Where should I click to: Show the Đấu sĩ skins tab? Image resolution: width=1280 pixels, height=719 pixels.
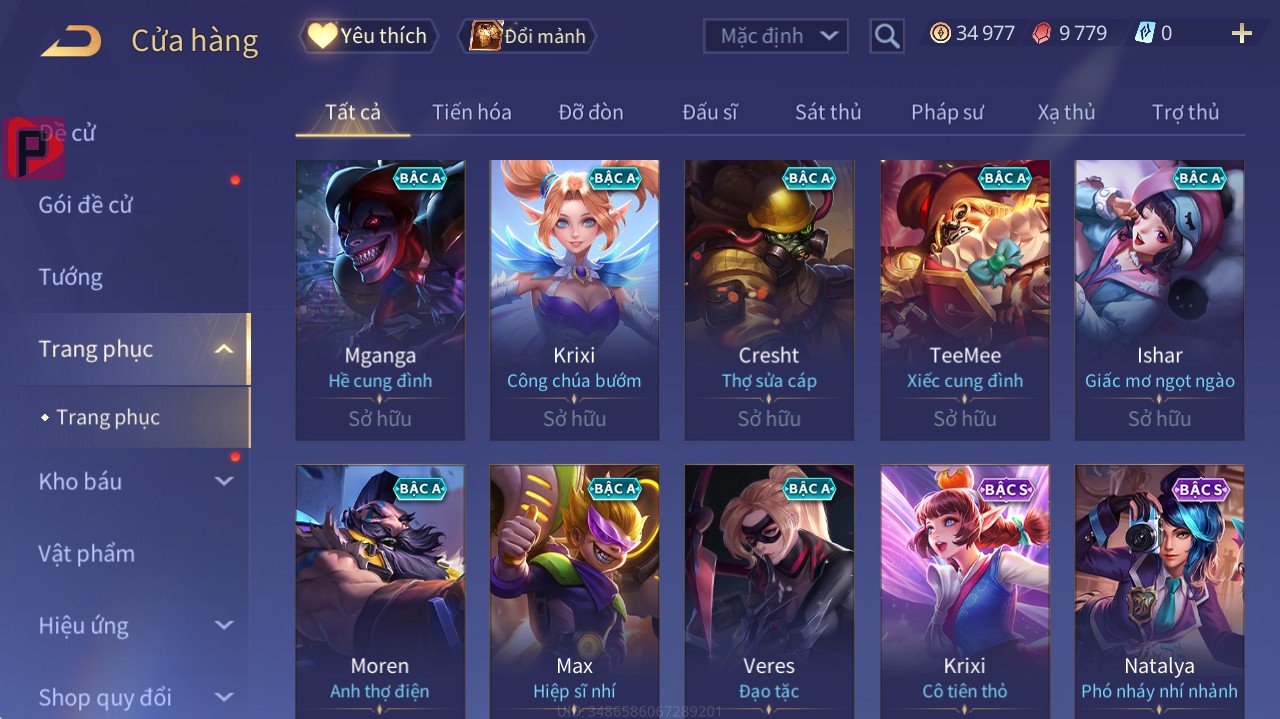tap(710, 112)
